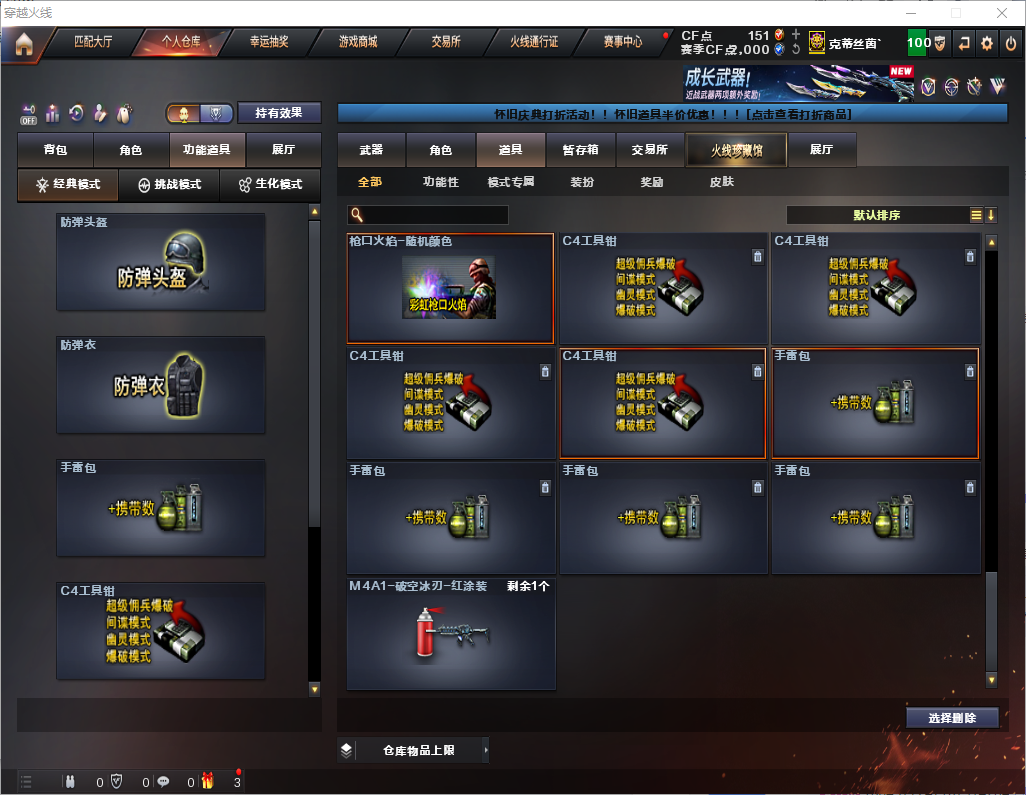This screenshot has height=795, width=1026.
Task: Close the game window
Action: pos(1001,13)
